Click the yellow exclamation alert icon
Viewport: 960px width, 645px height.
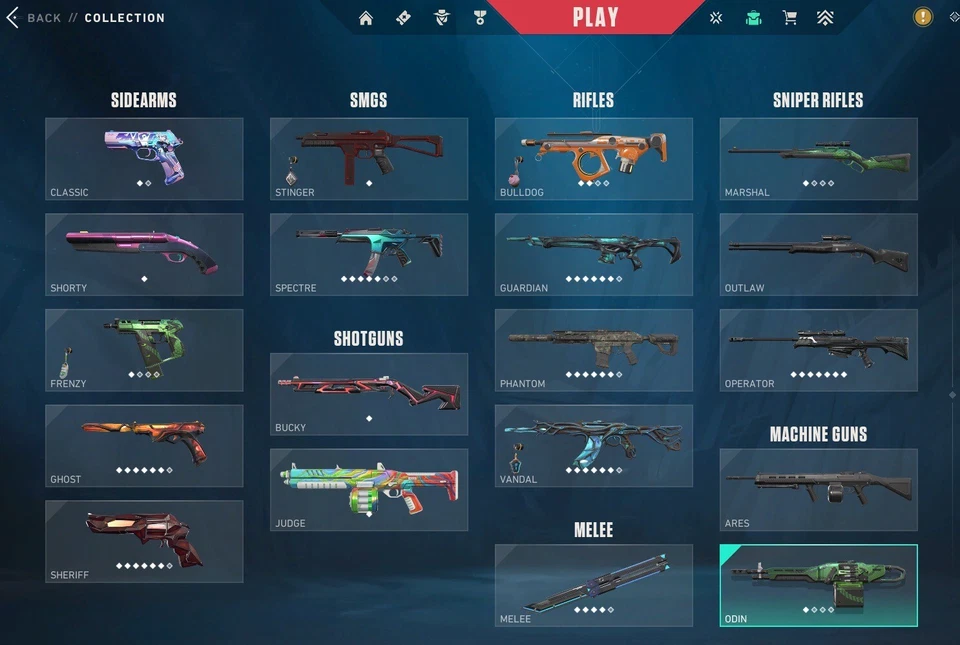tap(922, 17)
